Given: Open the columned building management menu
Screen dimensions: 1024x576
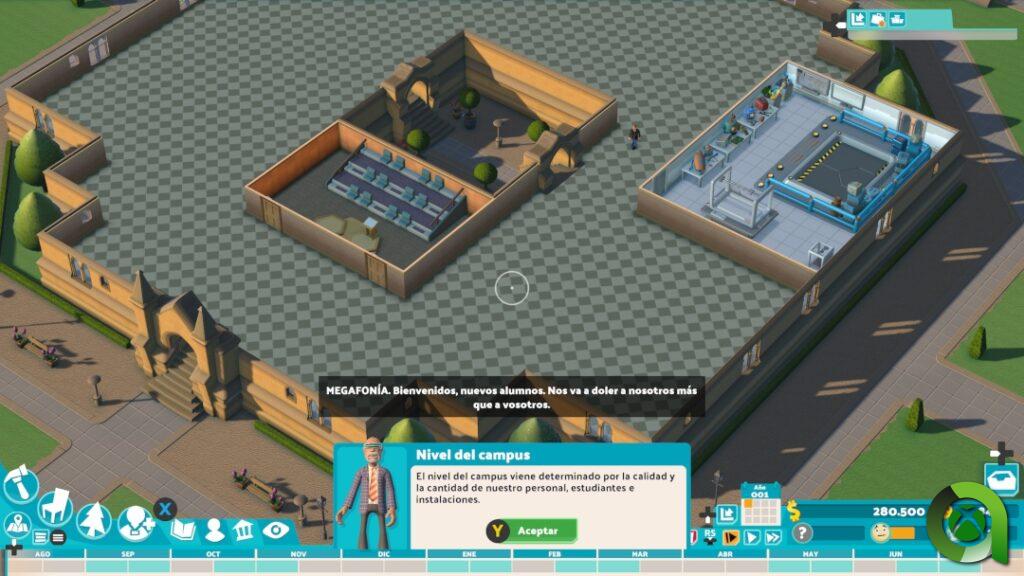Looking at the screenshot, I should point(243,530).
